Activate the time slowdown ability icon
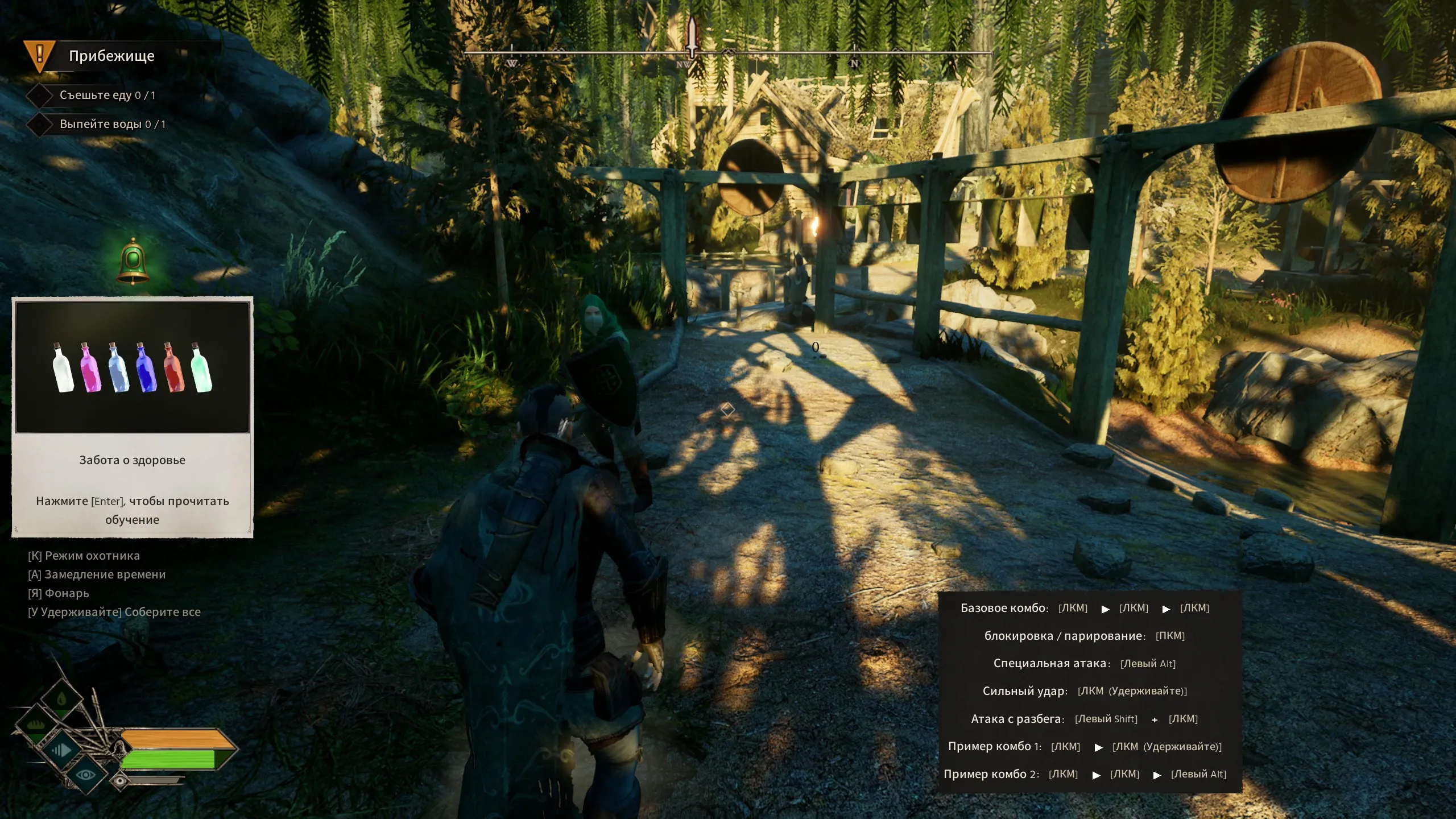Image resolution: width=1456 pixels, height=819 pixels. (x=60, y=750)
